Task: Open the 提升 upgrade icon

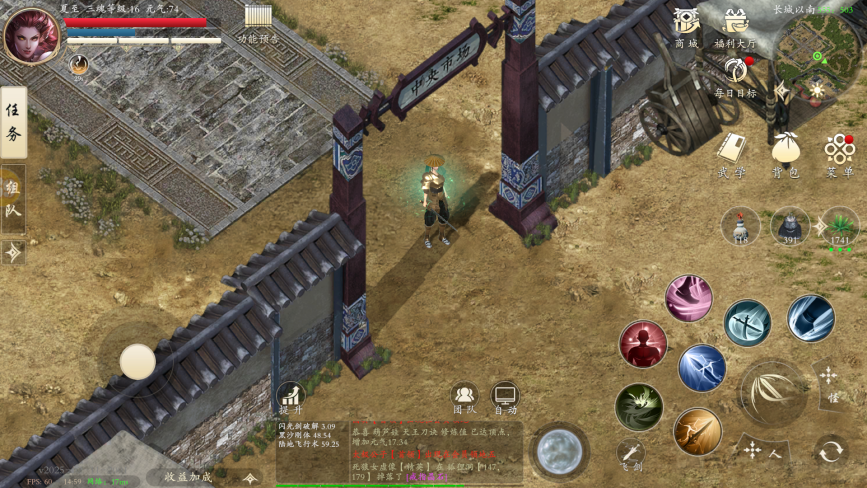Action: click(x=291, y=396)
